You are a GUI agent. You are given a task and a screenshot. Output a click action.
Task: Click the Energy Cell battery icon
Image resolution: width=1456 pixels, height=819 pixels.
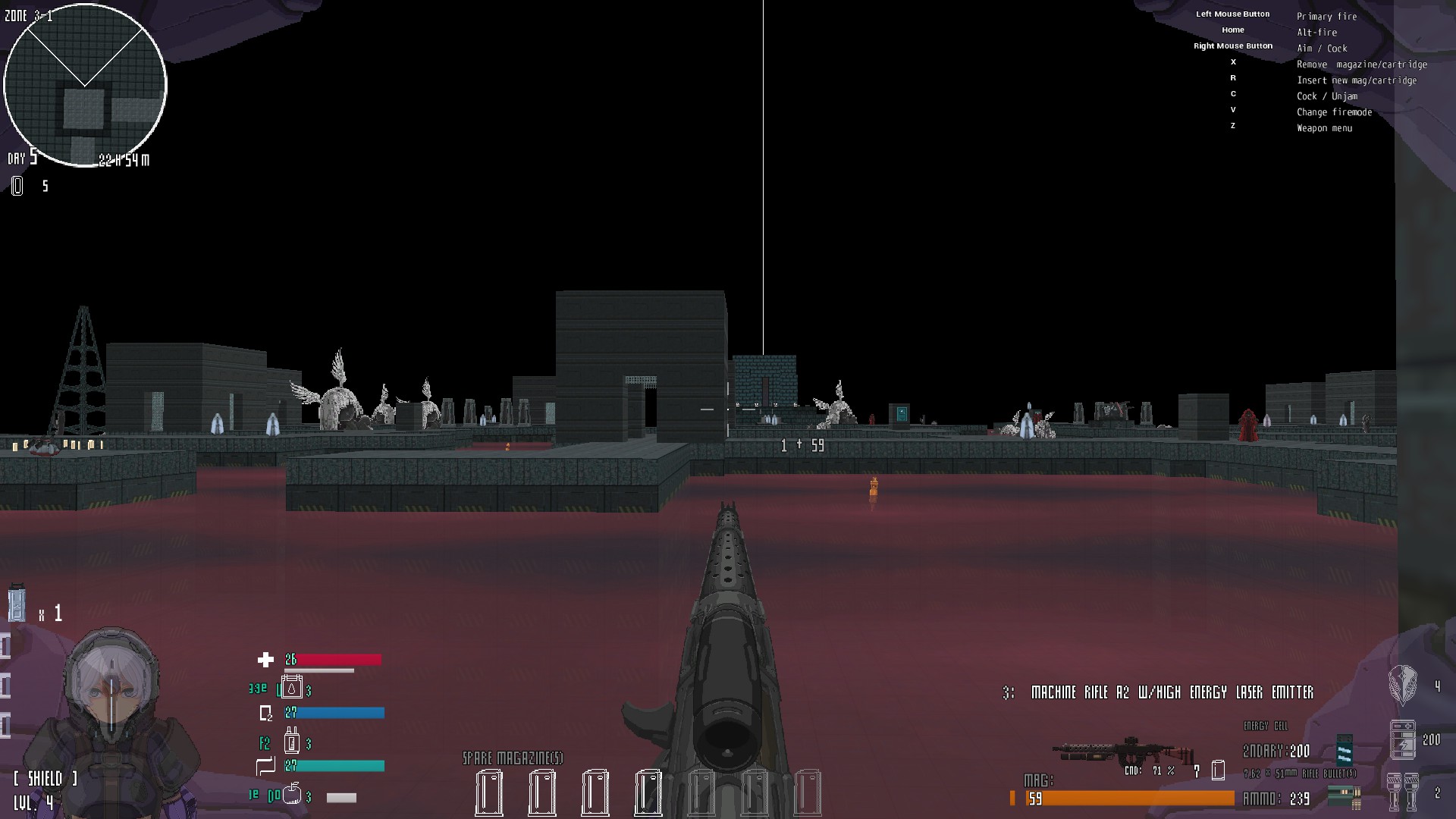click(1401, 739)
